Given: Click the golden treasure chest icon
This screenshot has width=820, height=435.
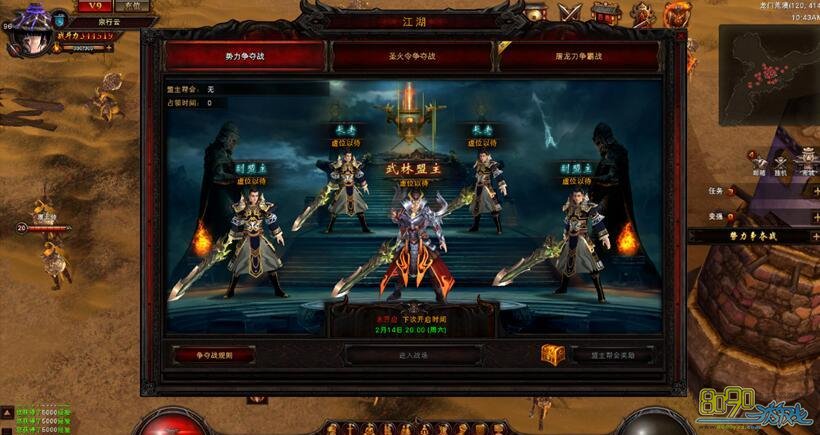Looking at the screenshot, I should [x=552, y=353].
